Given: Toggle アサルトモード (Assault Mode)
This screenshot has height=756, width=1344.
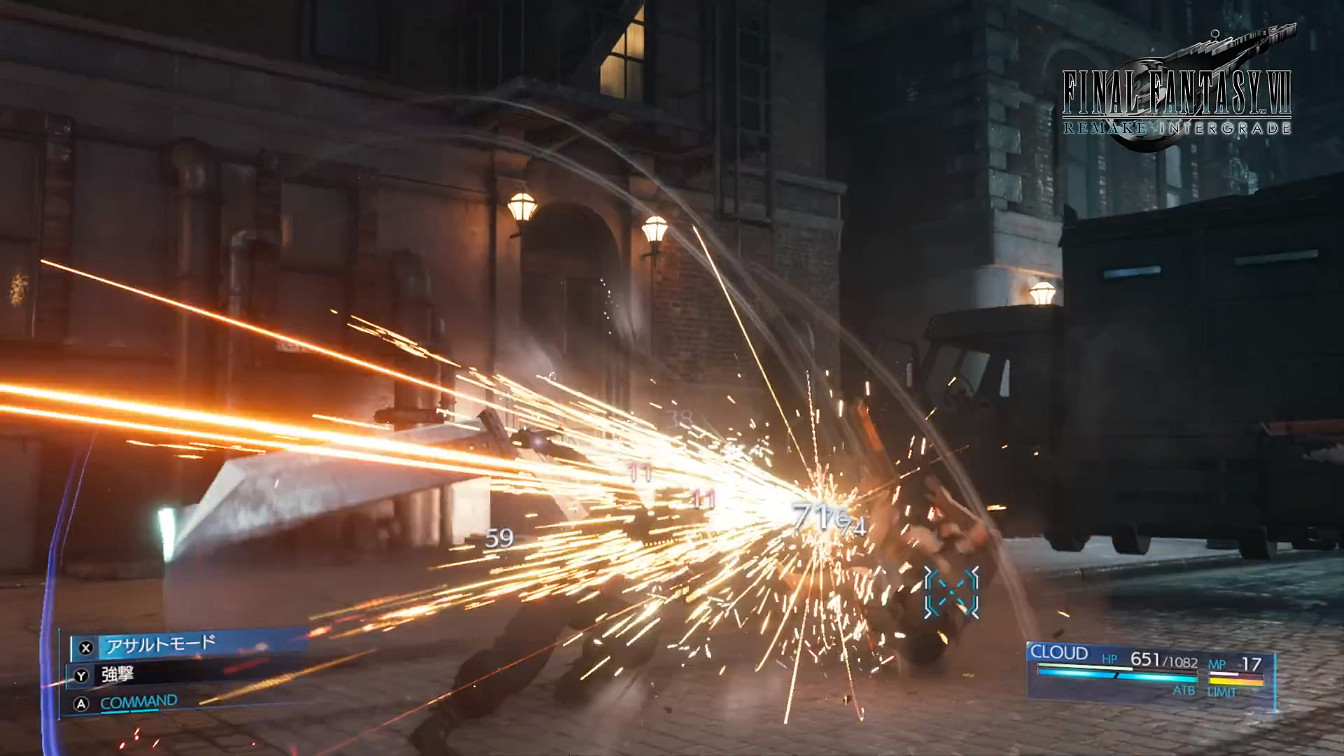Looking at the screenshot, I should 161,643.
